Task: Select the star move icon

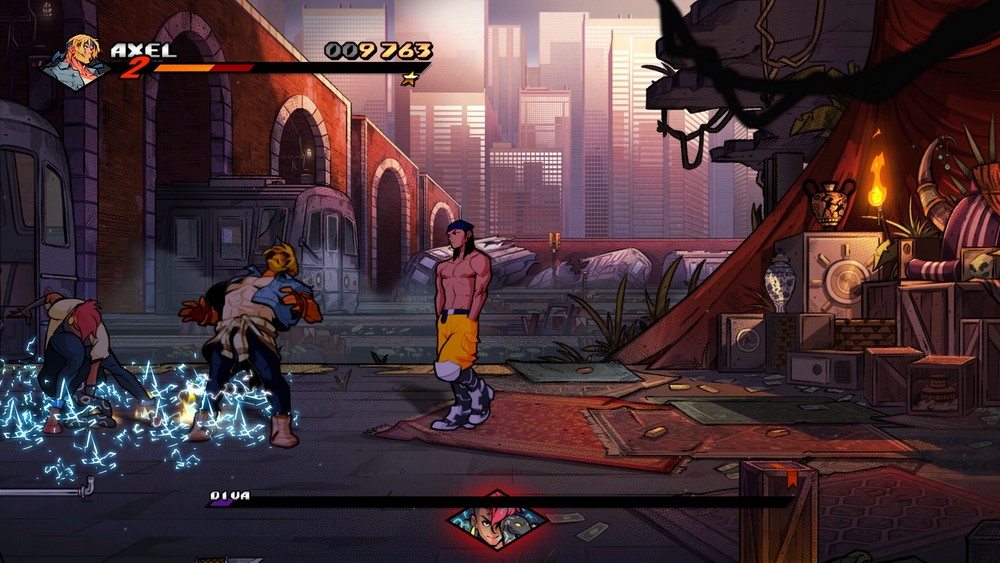Action: pos(409,79)
